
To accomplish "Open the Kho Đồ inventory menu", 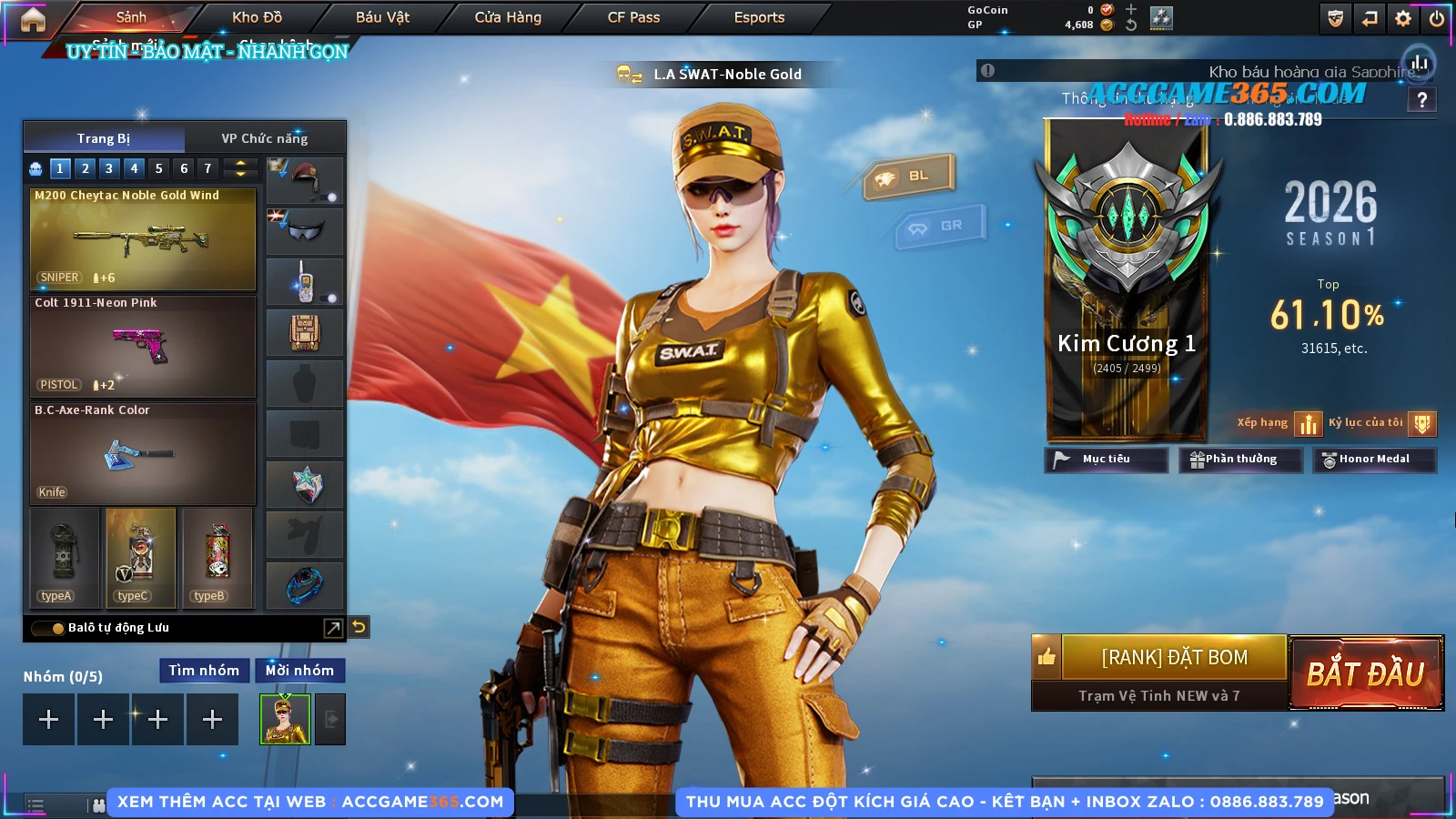I will (257, 17).
